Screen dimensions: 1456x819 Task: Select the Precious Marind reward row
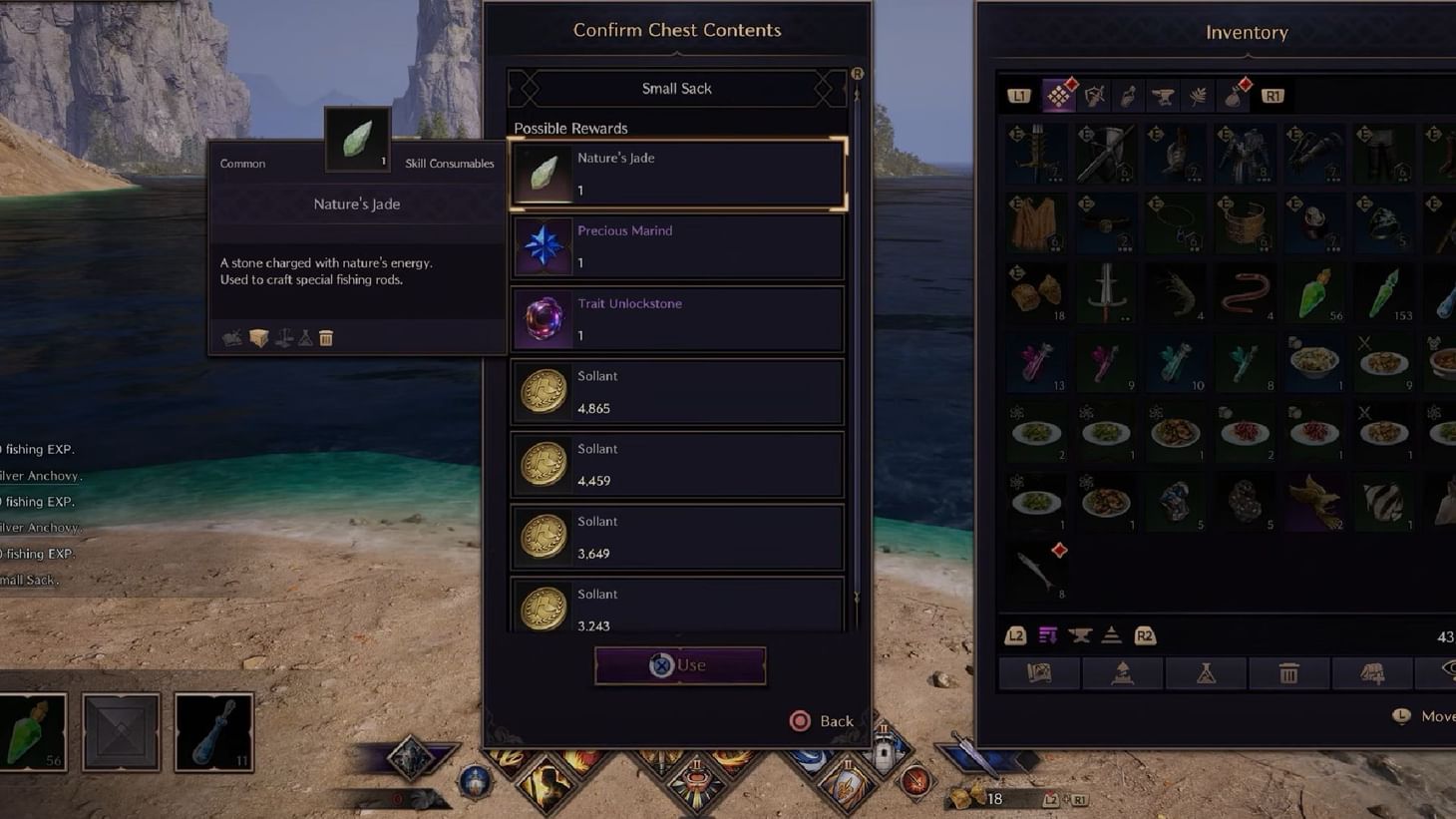pos(678,246)
